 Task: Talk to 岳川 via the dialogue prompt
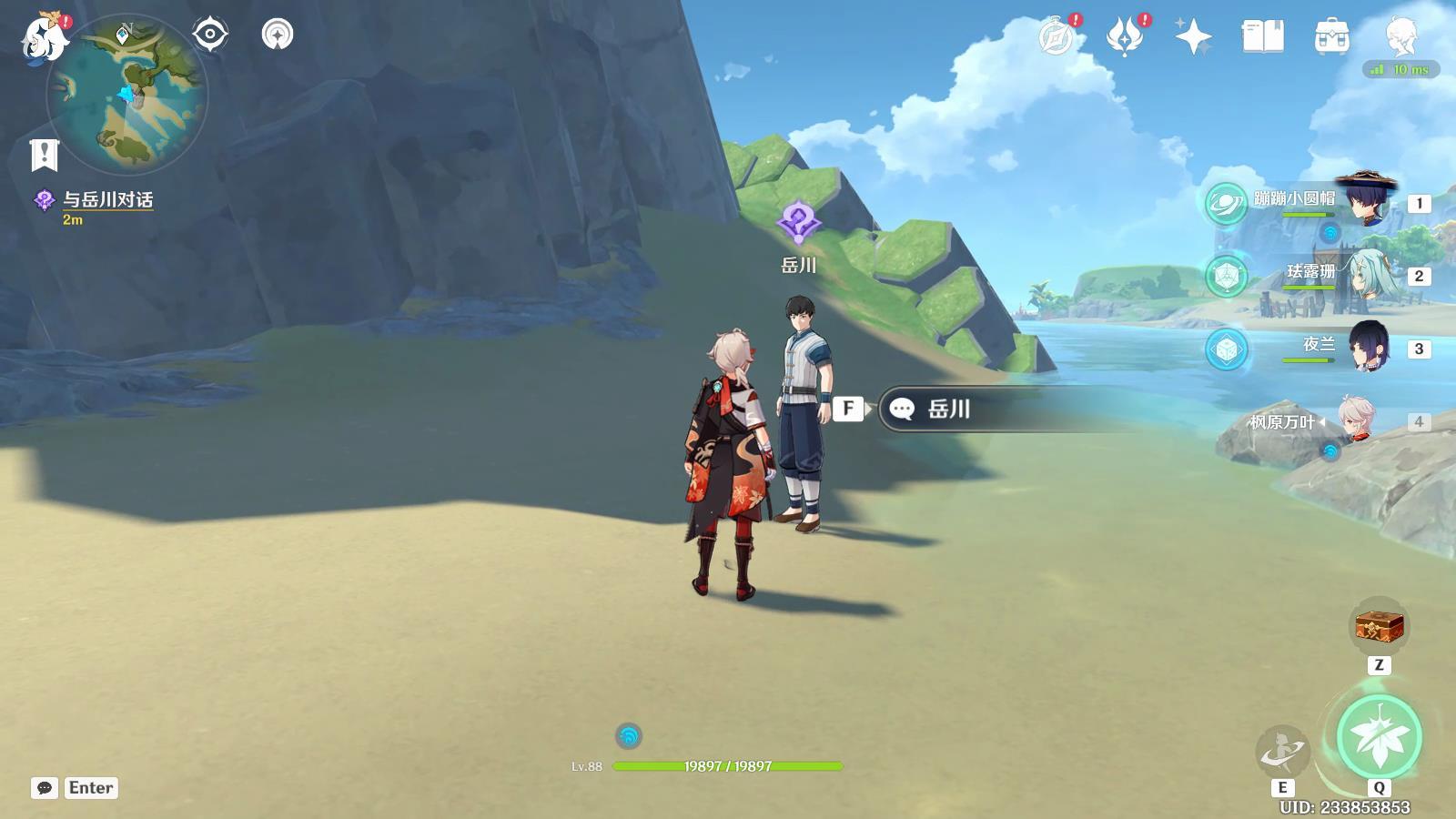tap(948, 409)
